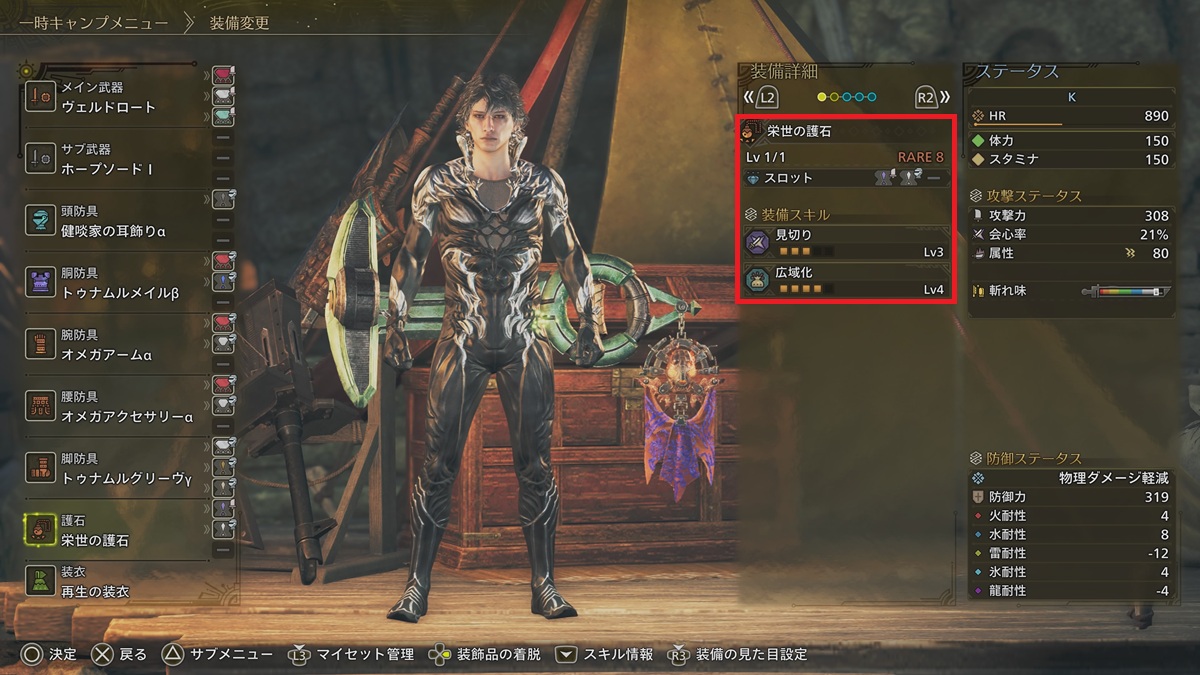Choose sub weapon ホープソード I slot
The image size is (1200, 675).
click(115, 160)
